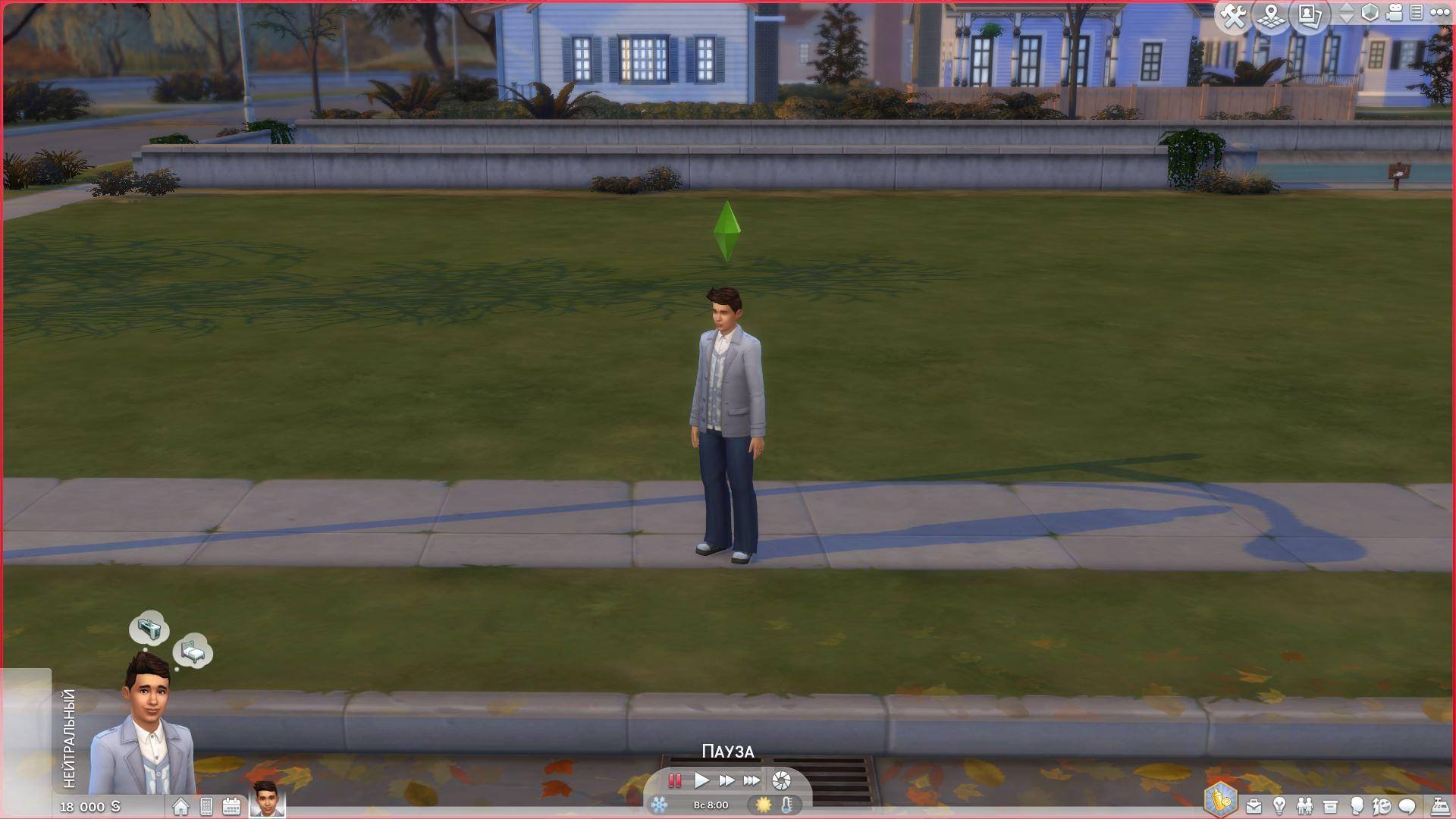Viewport: 1456px width, 819px height.
Task: Set game speed to double fast-forward
Action: [x=726, y=780]
